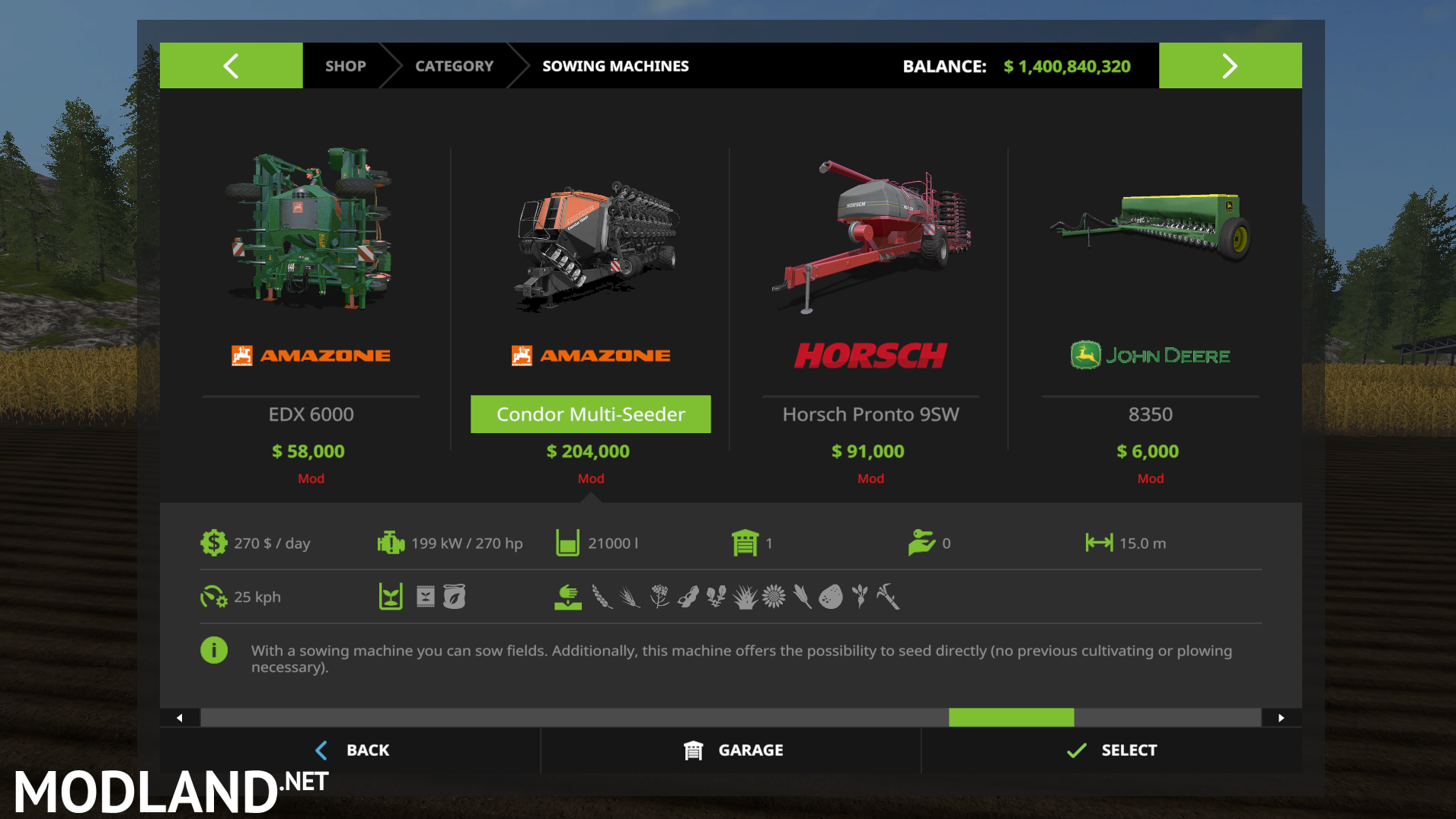Select the soybean pod crop icon
The width and height of the screenshot is (1456, 819).
coord(687,597)
